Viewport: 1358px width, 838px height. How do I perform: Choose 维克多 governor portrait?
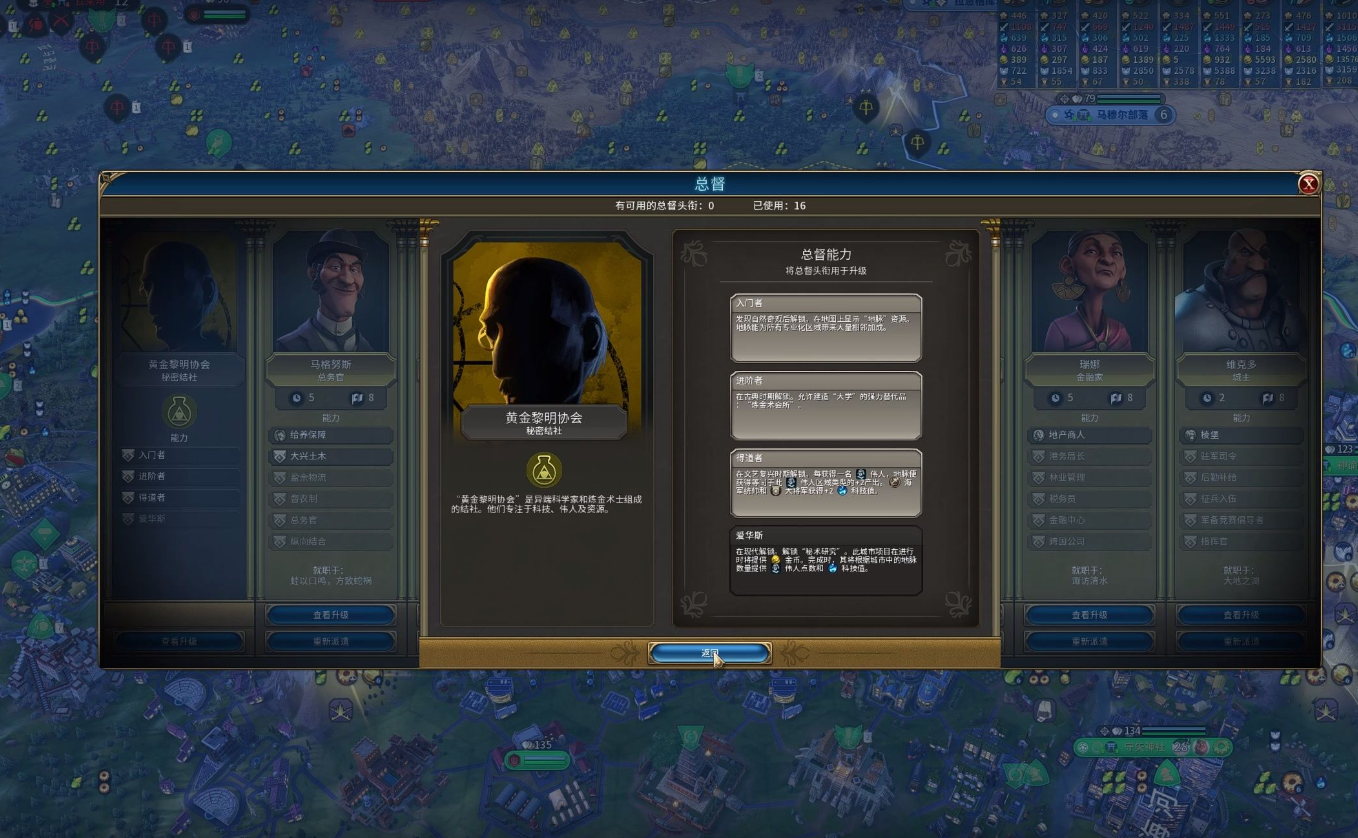(1241, 292)
